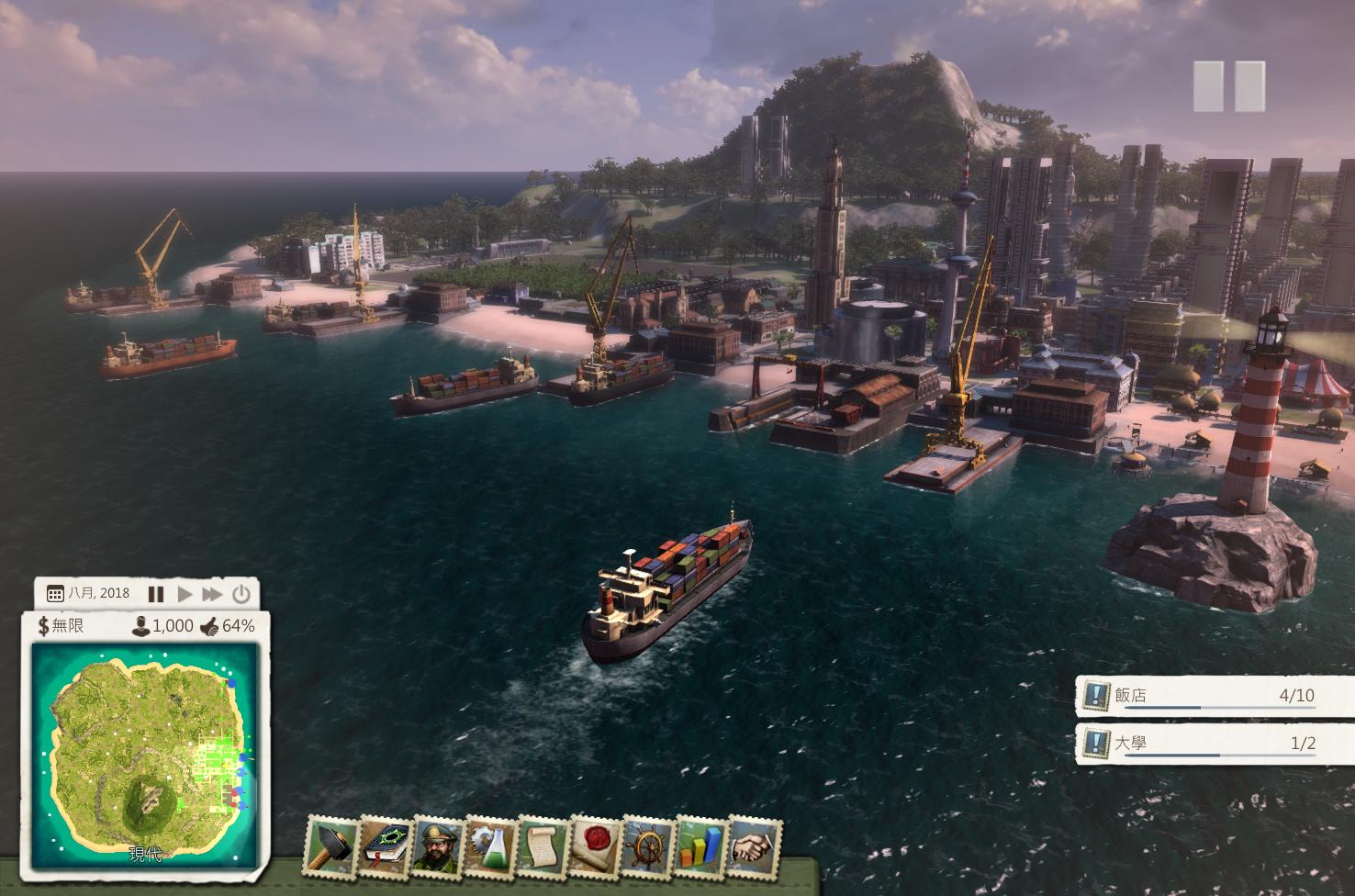Open the ship's wheel trade stamp
Image resolution: width=1355 pixels, height=896 pixels.
[x=649, y=846]
